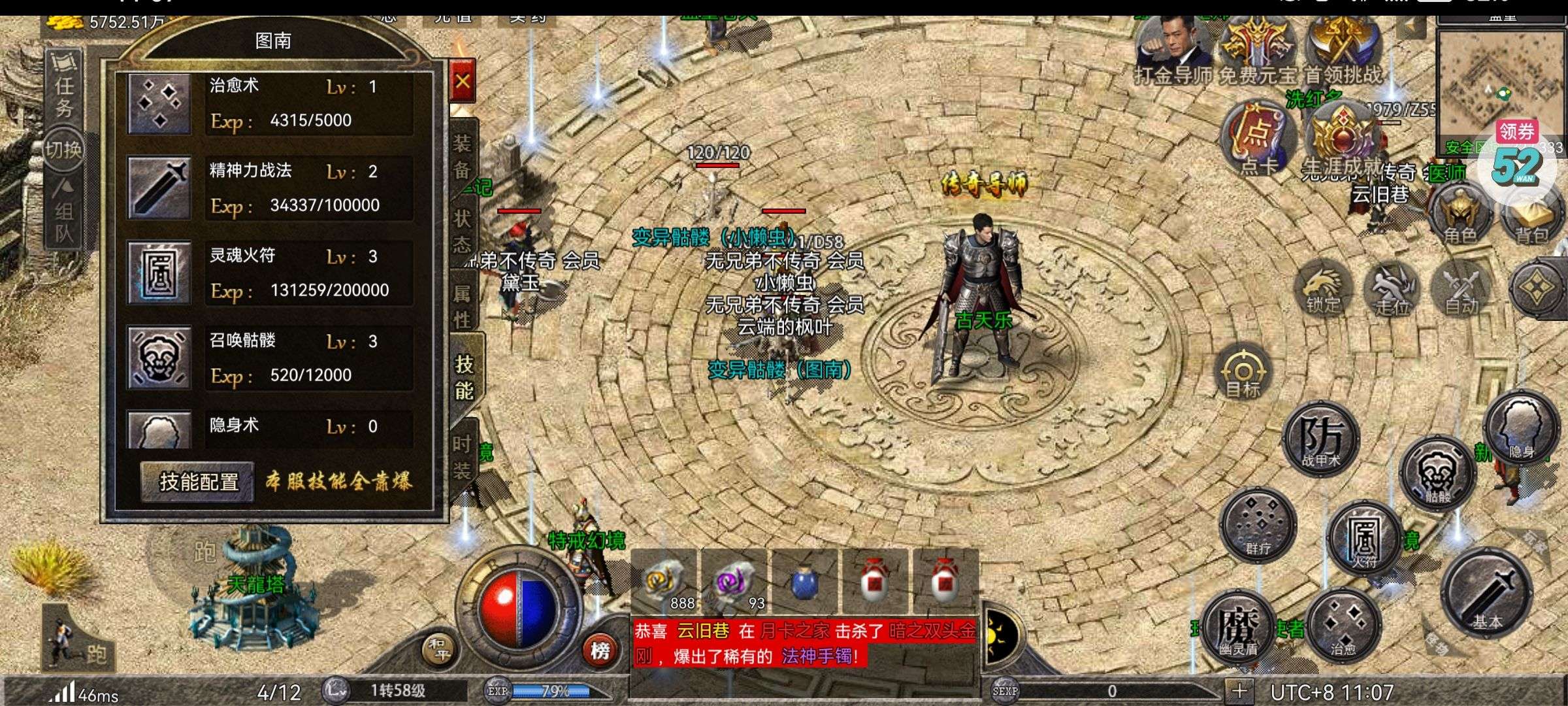Open 首领挑战 boss challenge
This screenshot has width=1568, height=706.
coord(1343,52)
